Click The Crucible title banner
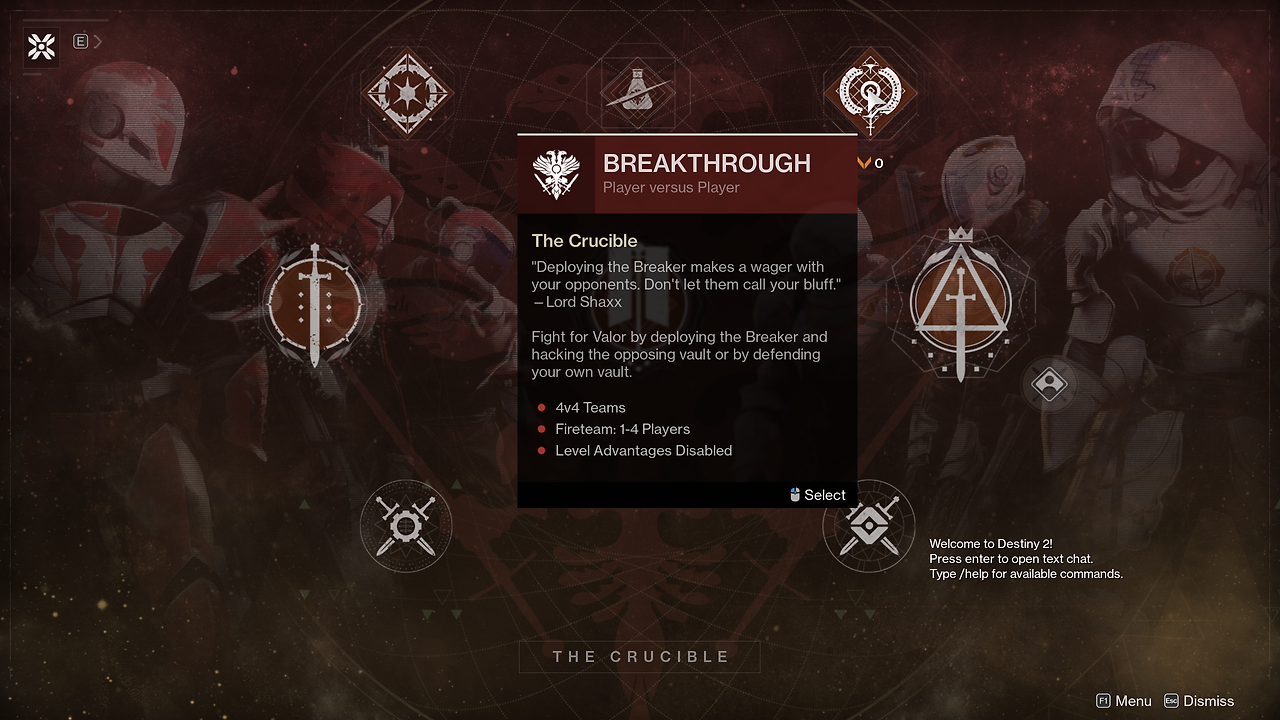Image resolution: width=1280 pixels, height=720 pixels. click(640, 657)
